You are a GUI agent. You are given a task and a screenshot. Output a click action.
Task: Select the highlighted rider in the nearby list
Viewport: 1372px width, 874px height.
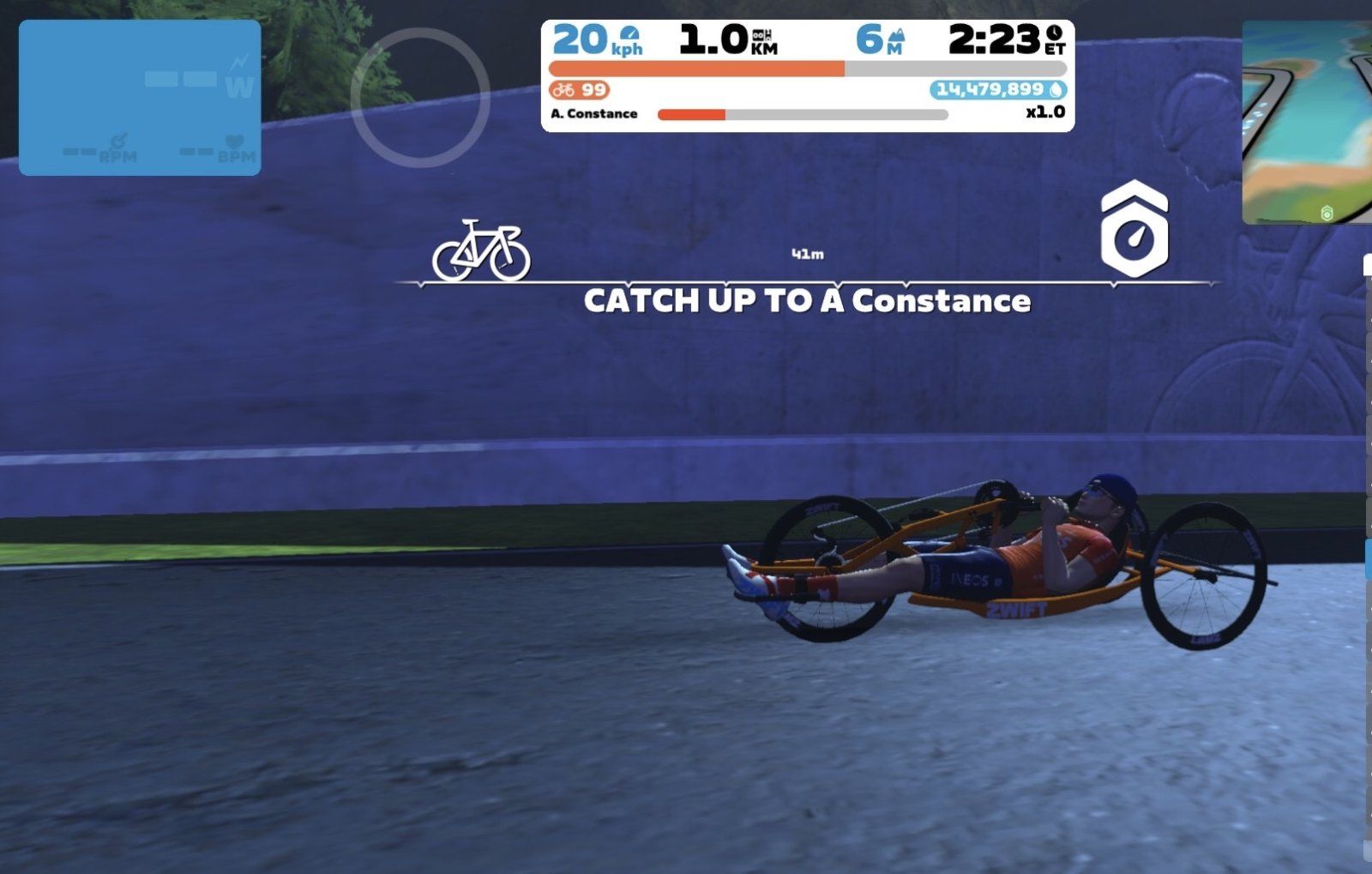pos(1367,558)
